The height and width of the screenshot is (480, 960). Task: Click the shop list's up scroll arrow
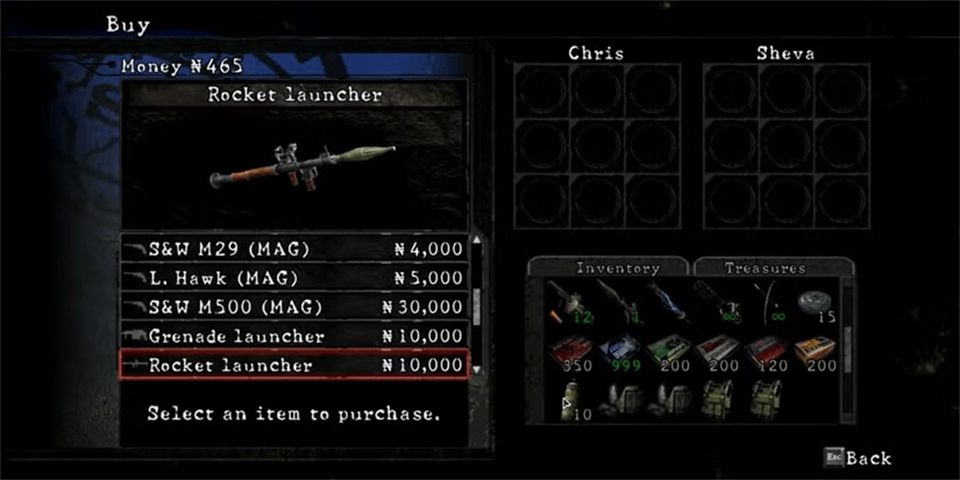point(477,241)
